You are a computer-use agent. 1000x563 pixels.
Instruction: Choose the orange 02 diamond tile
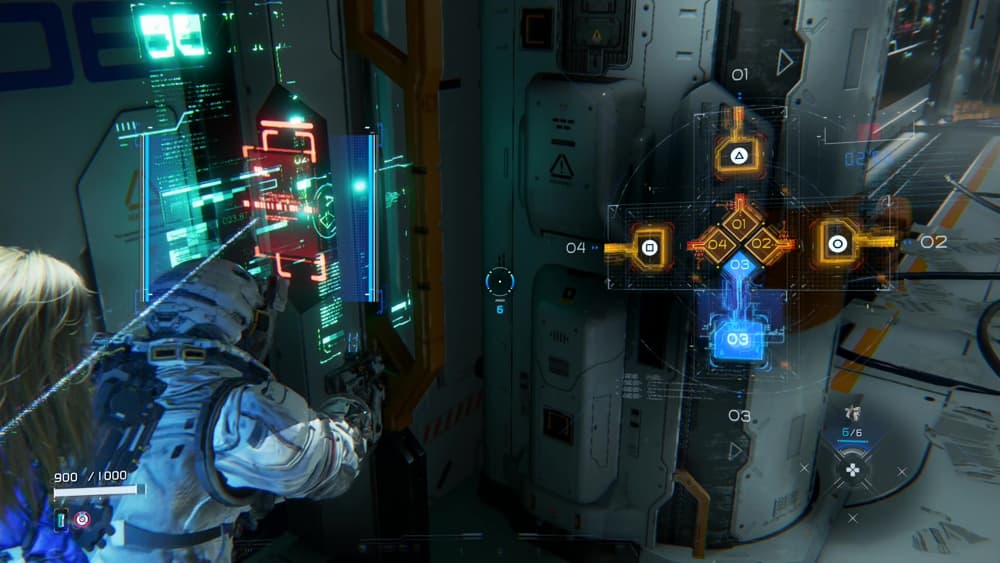click(x=762, y=243)
